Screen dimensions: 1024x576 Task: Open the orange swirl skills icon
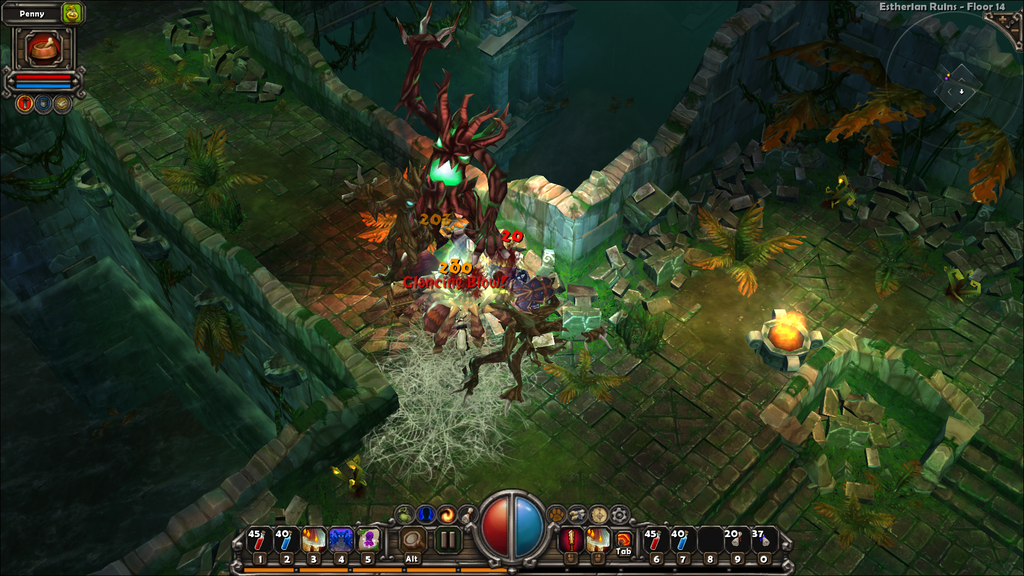[447, 514]
